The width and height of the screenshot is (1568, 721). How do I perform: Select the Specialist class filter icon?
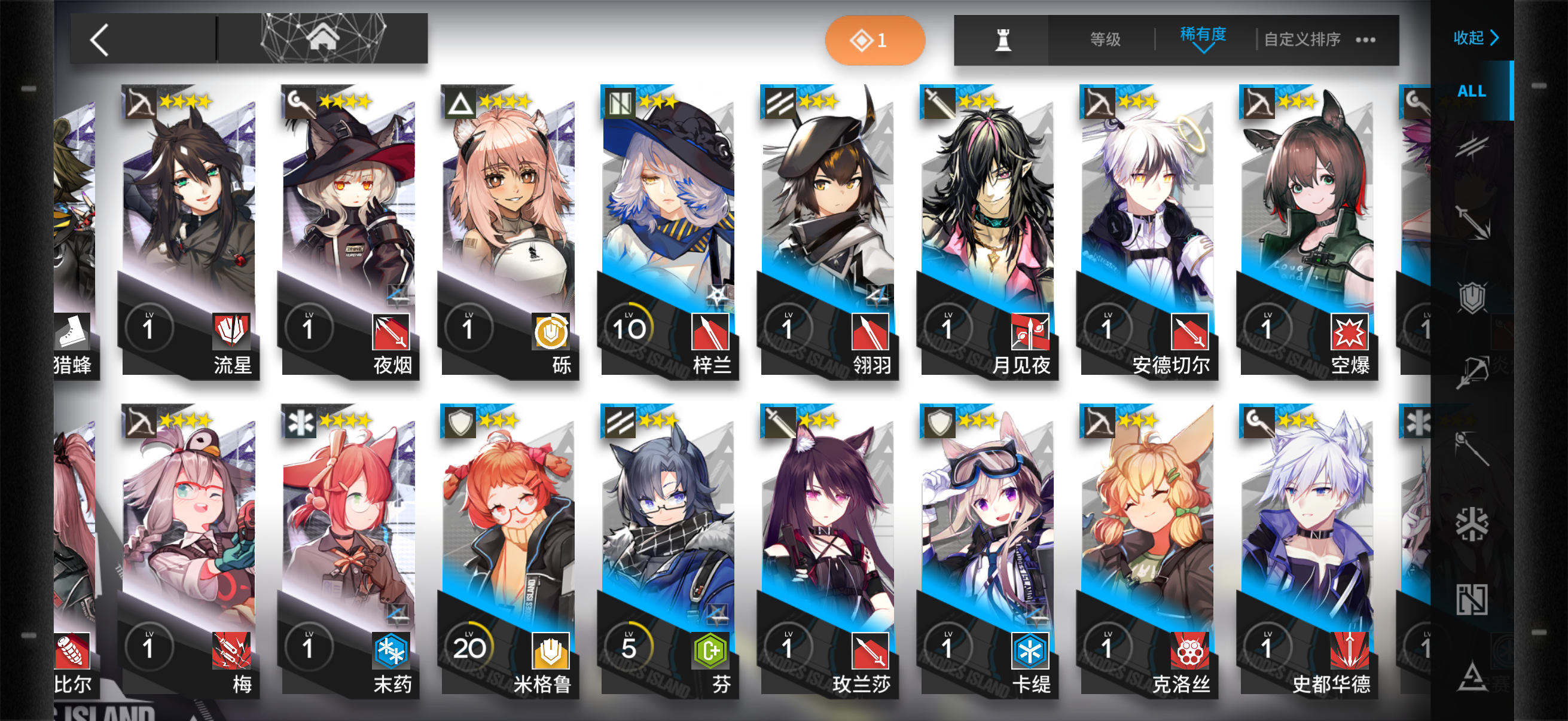(1473, 671)
